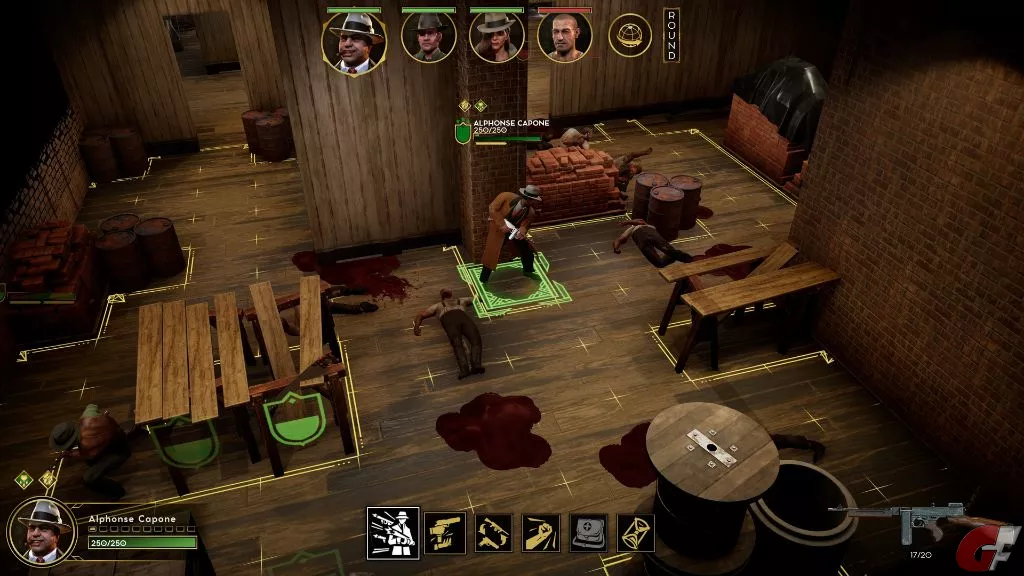Image resolution: width=1024 pixels, height=576 pixels.
Task: Open Alphonse Capone's character portrait panel
Action: click(x=42, y=530)
